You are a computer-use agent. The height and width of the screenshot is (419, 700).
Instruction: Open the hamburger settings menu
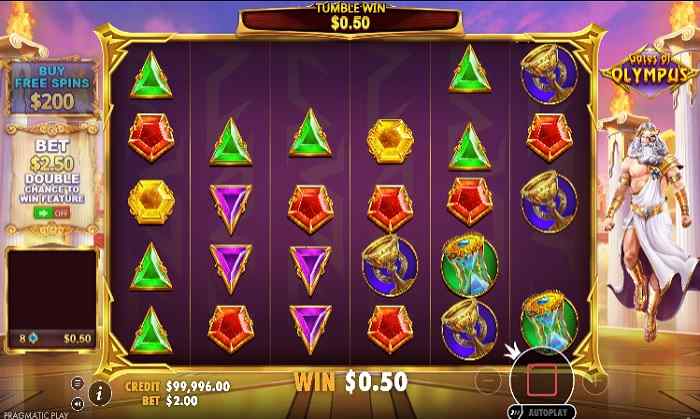click(x=78, y=382)
